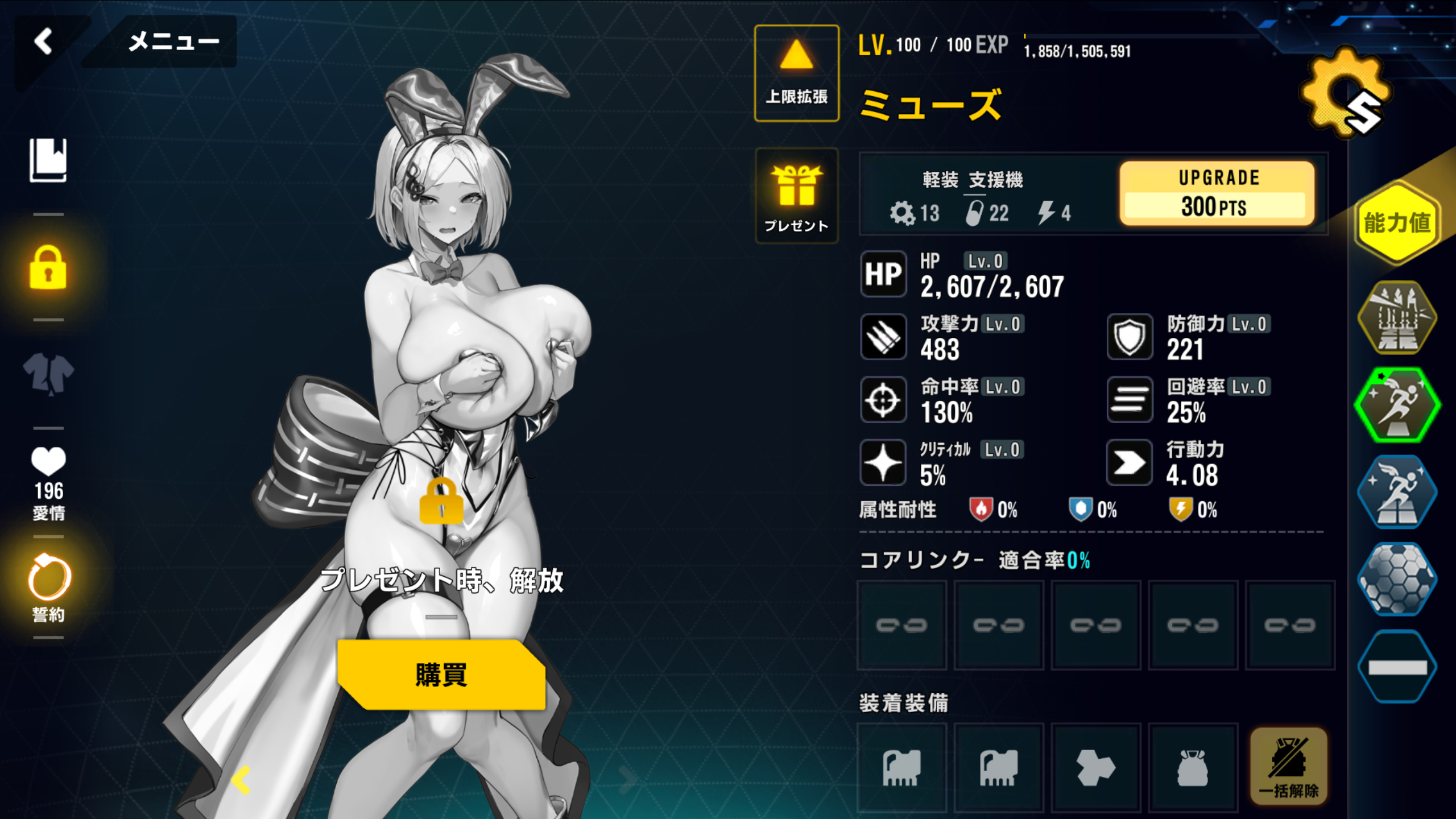
Task: Switch to the 能力値 stats tab
Action: pos(1397,222)
